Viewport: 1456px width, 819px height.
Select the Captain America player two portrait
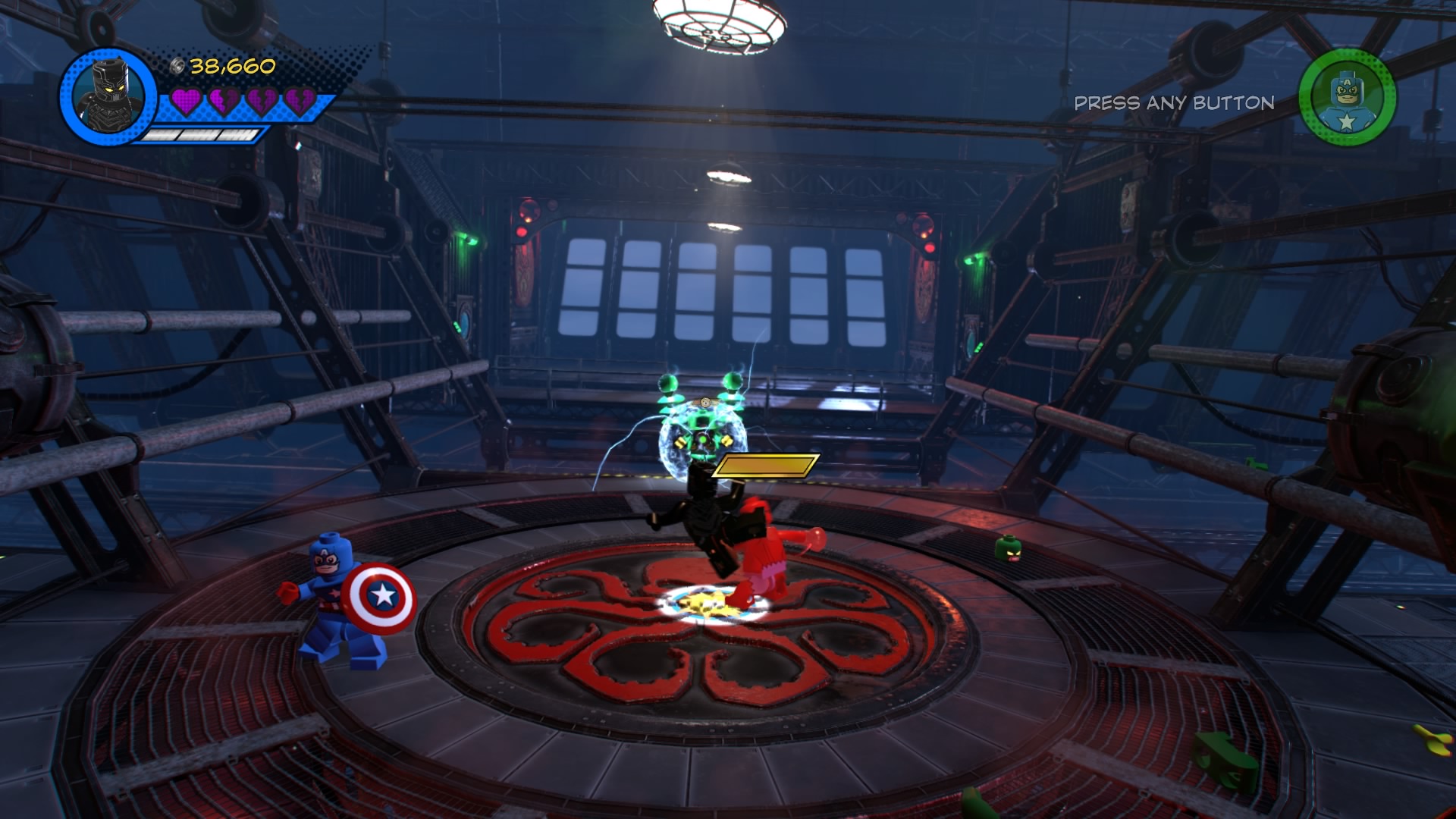pos(1347,98)
